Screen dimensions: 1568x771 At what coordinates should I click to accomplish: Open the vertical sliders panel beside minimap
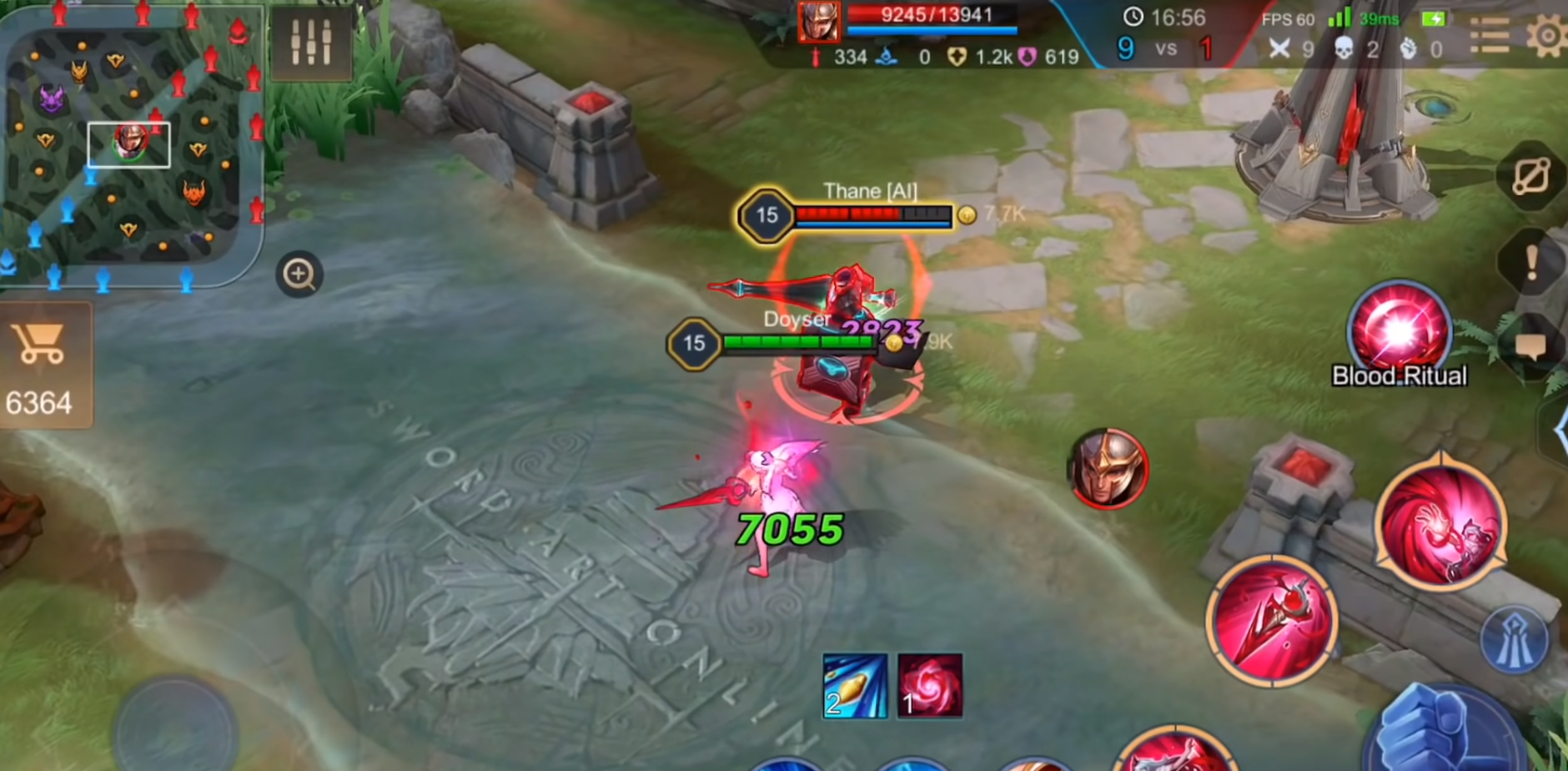tap(310, 42)
